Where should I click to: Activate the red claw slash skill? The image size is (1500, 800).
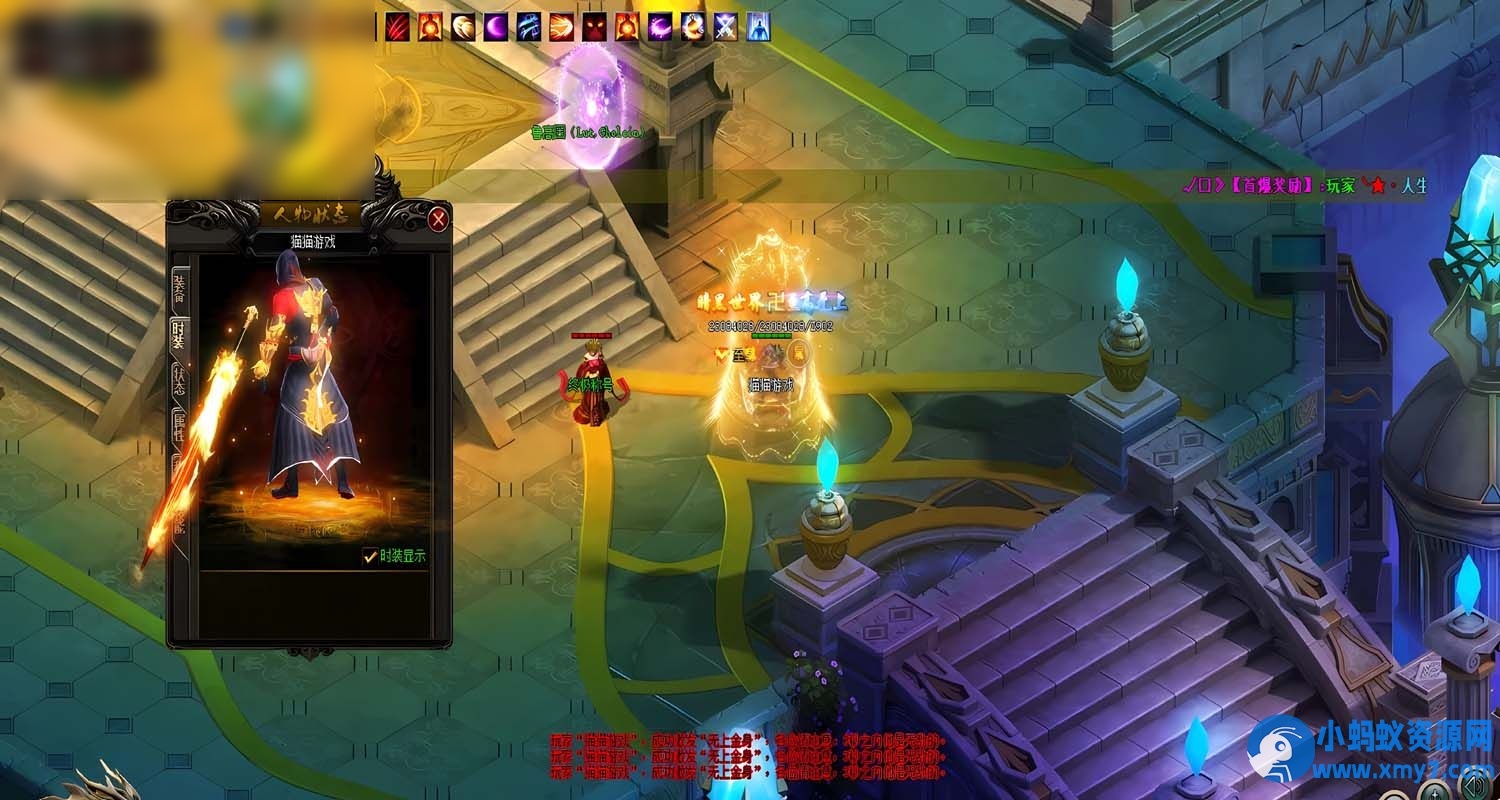click(398, 27)
